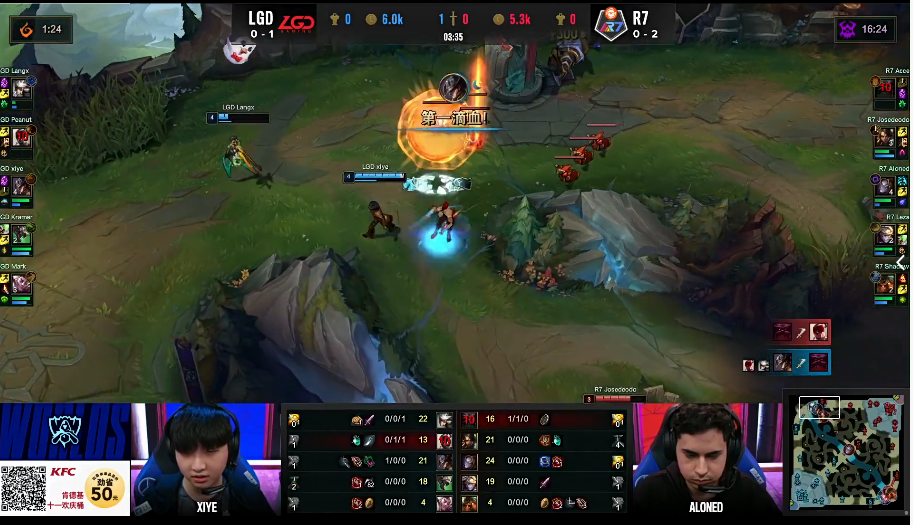
Task: Select LGD Peanut's champion portrait
Action: [x=21, y=139]
